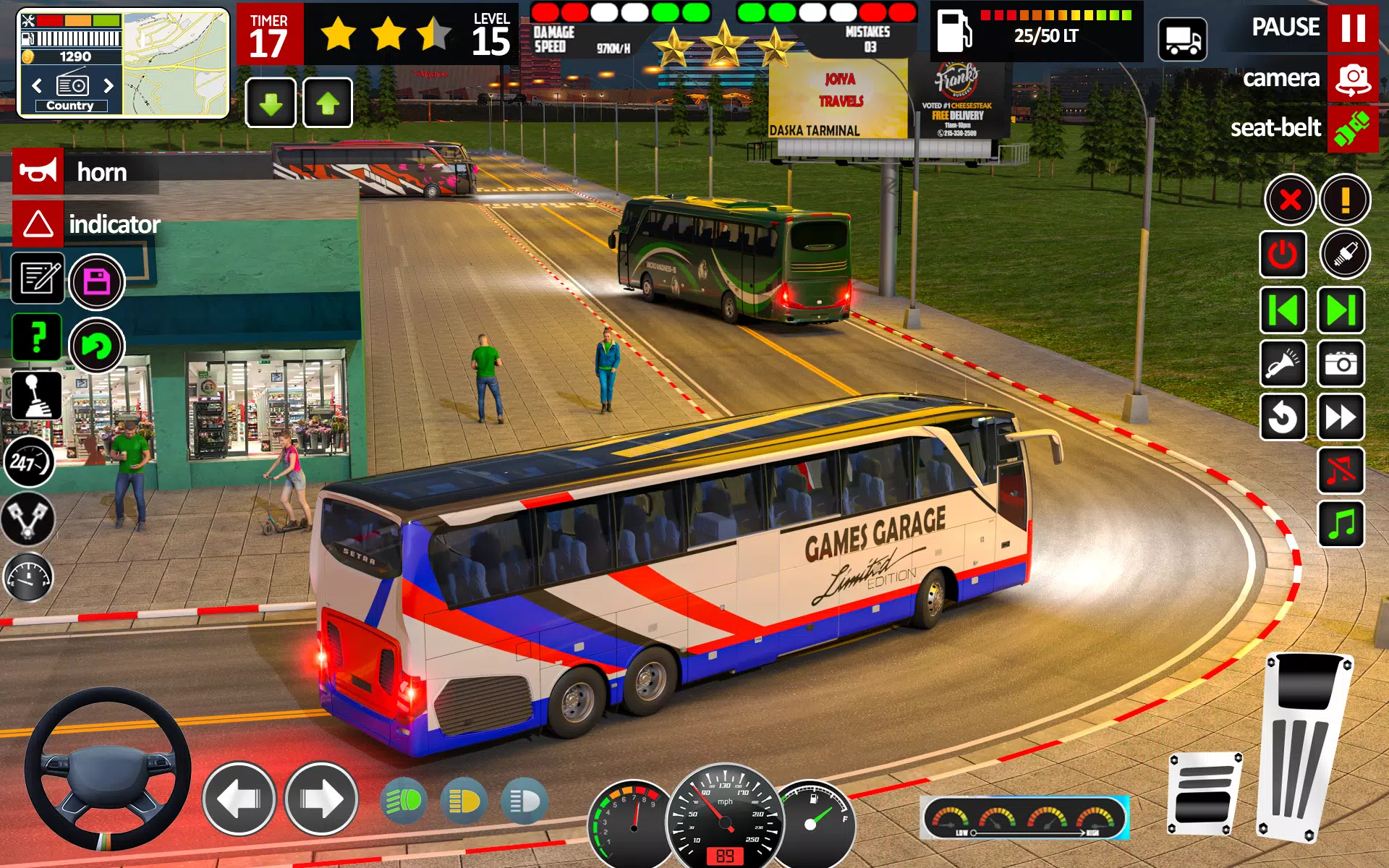Switch the camera view
The width and height of the screenshot is (1389, 868).
[1351, 78]
